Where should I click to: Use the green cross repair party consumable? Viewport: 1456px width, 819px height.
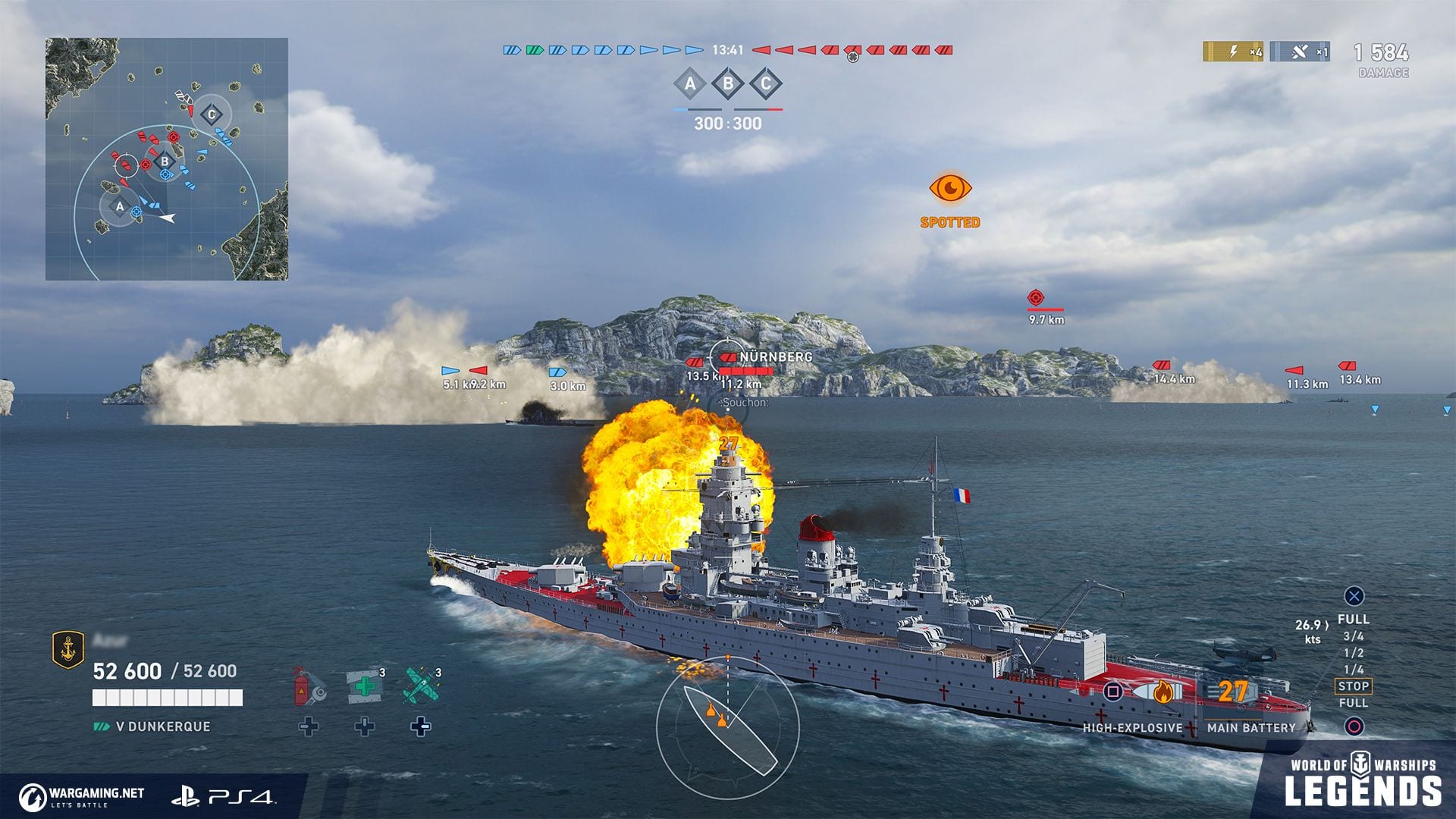pos(364,686)
